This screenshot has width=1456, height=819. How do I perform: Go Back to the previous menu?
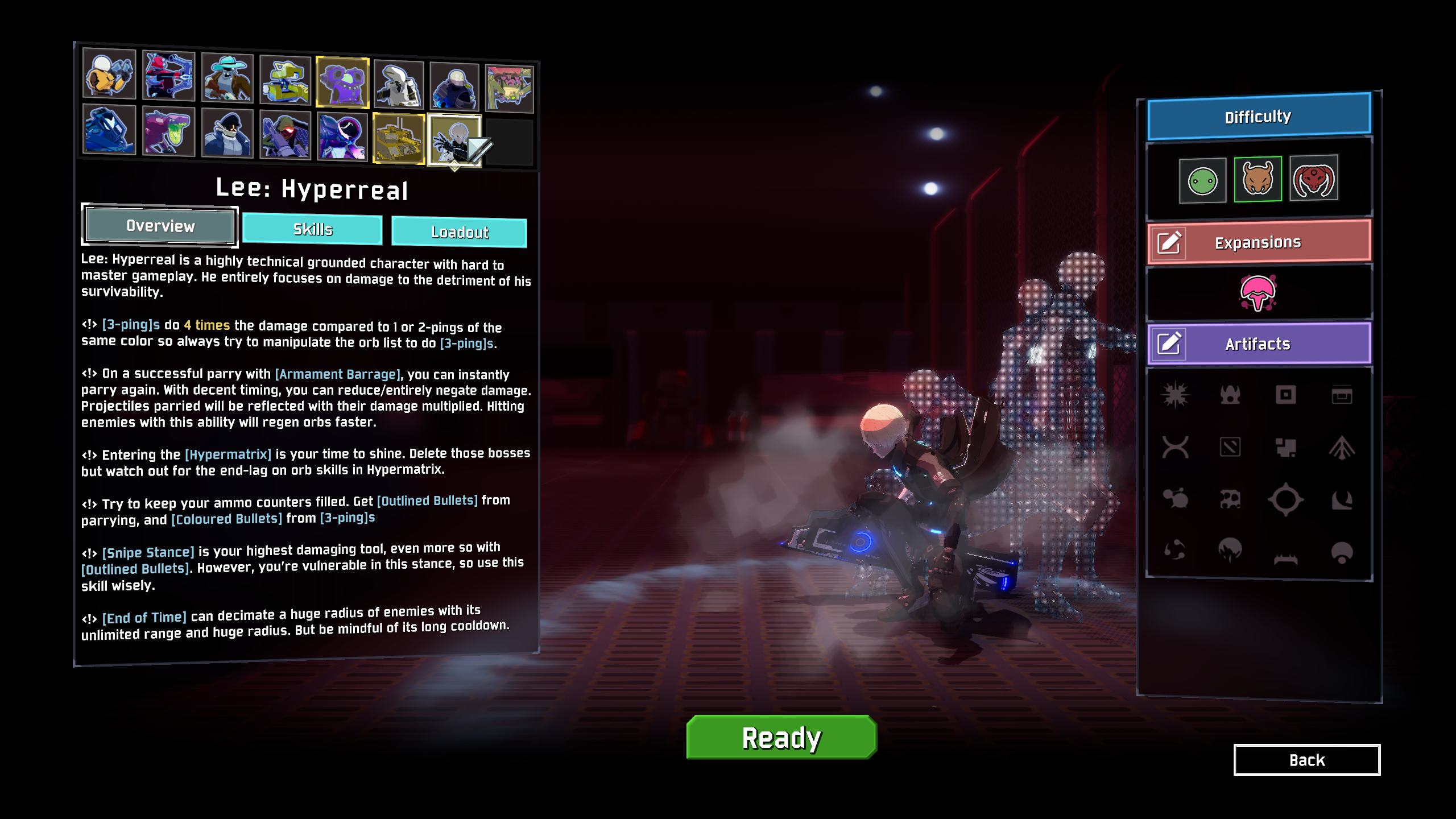point(1306,760)
